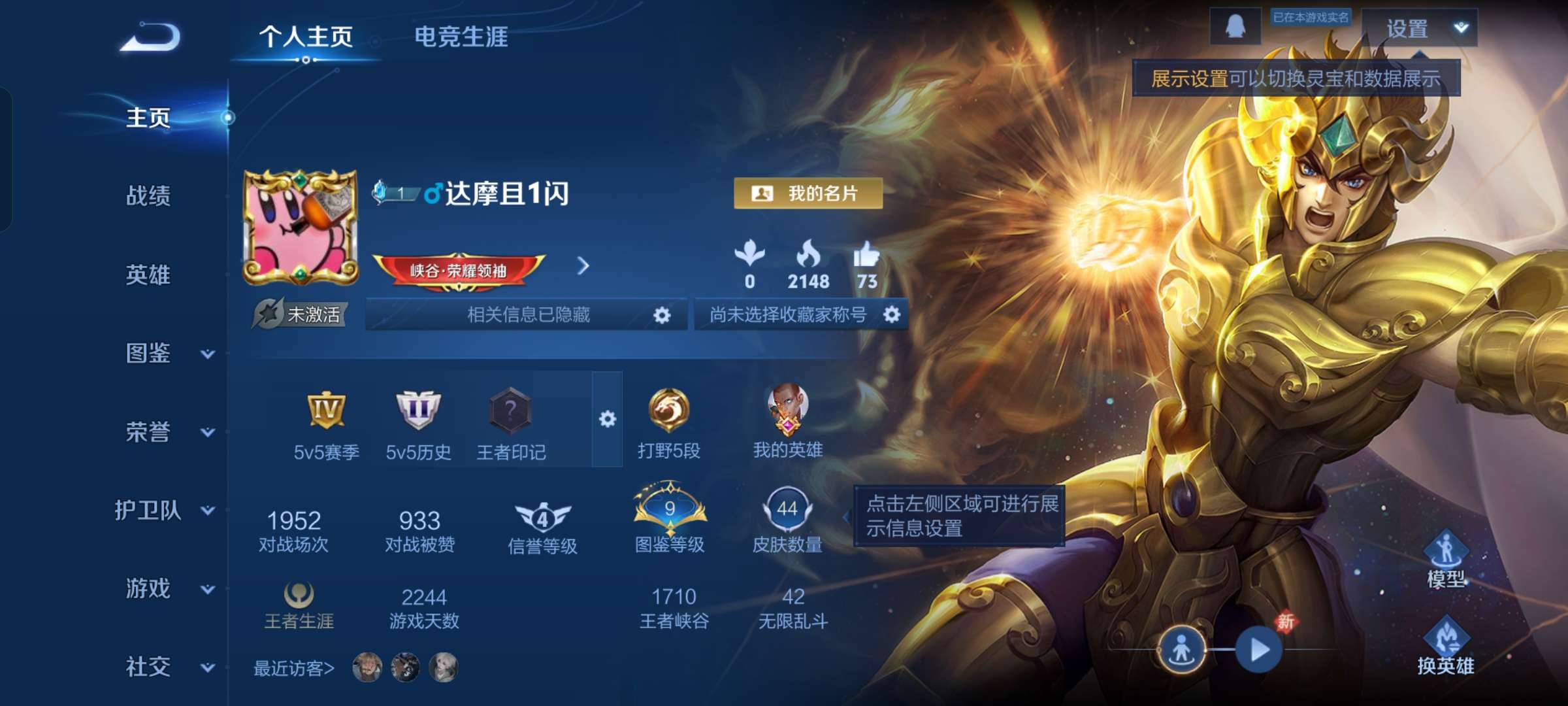Switch to the 电竞生涯 tab
Image resolution: width=1568 pixels, height=706 pixels.
pyautogui.click(x=462, y=37)
